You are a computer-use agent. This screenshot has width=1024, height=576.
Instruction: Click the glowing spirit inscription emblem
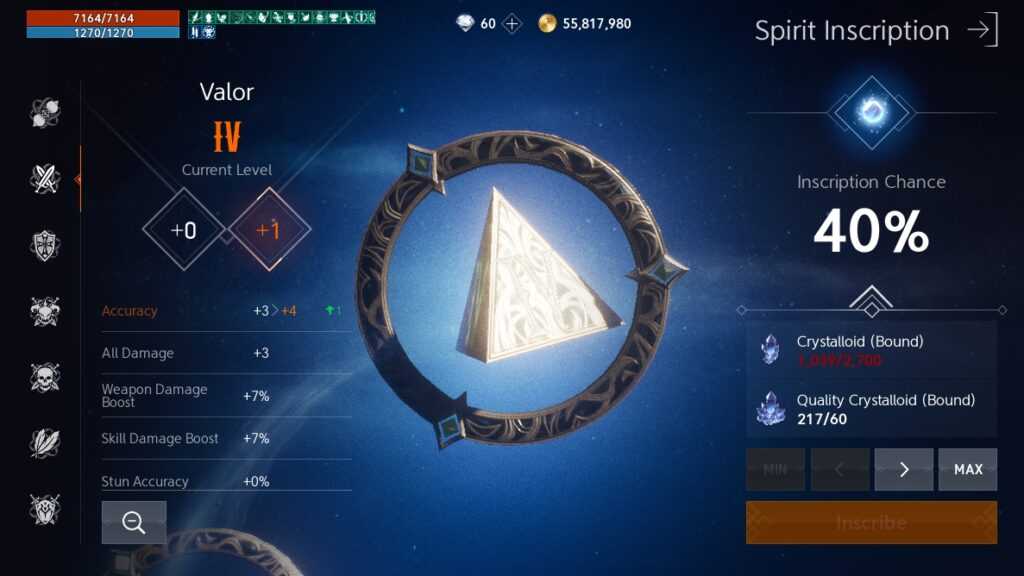click(872, 112)
